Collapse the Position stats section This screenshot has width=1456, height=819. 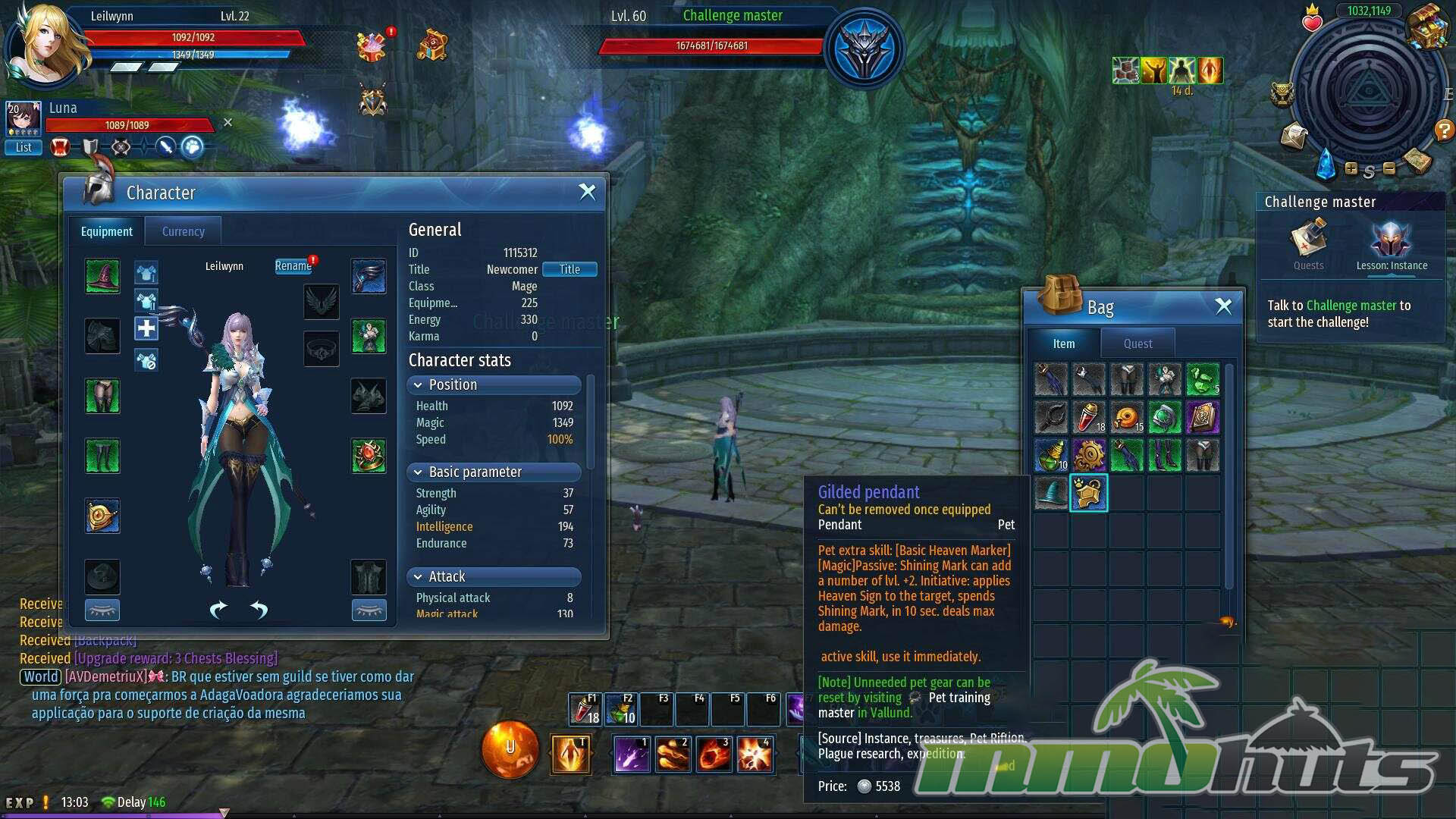click(418, 384)
